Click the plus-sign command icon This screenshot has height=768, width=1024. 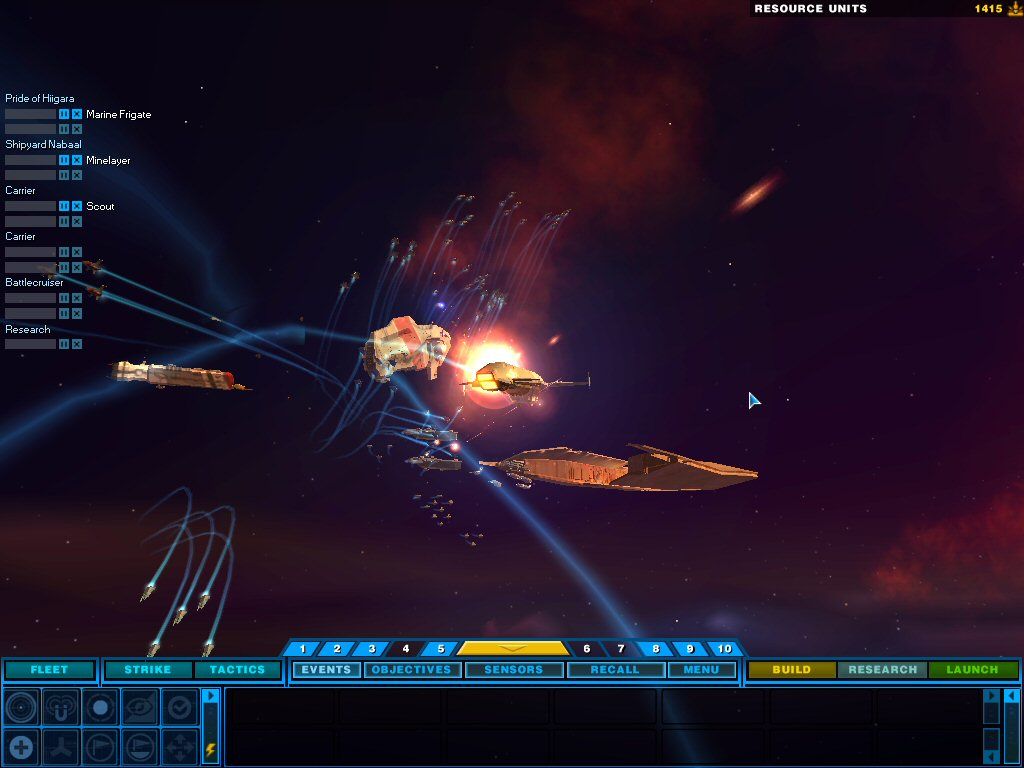coord(21,746)
